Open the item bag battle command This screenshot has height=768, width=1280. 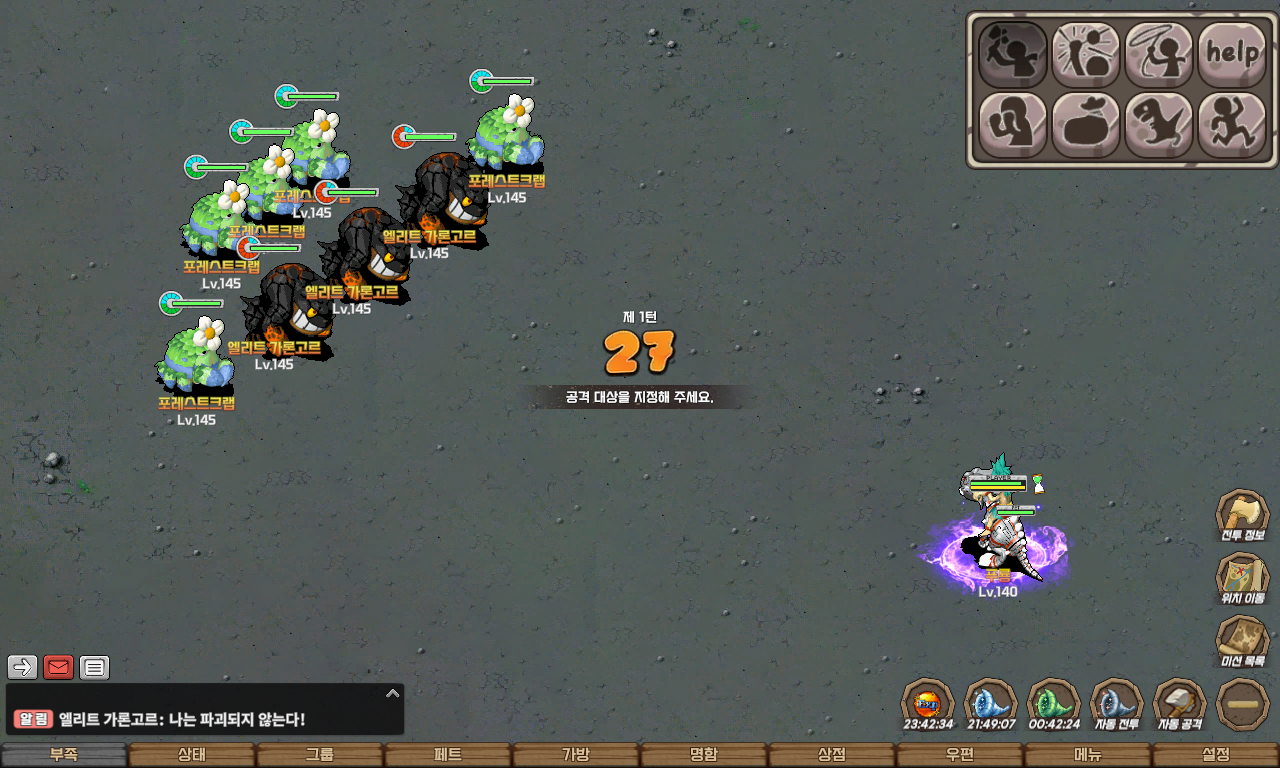tap(1085, 125)
